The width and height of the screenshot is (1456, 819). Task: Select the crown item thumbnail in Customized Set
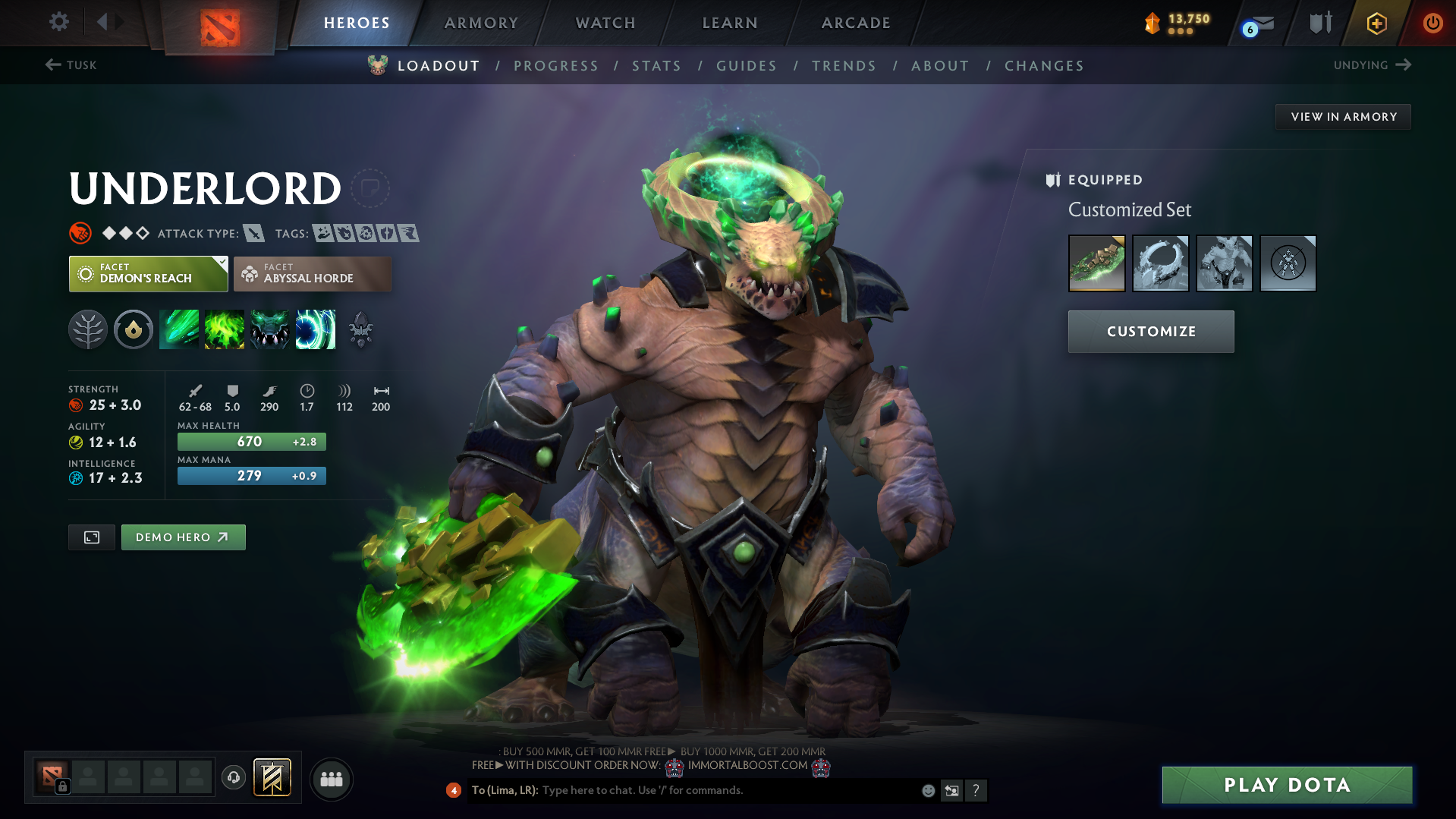click(x=1160, y=263)
